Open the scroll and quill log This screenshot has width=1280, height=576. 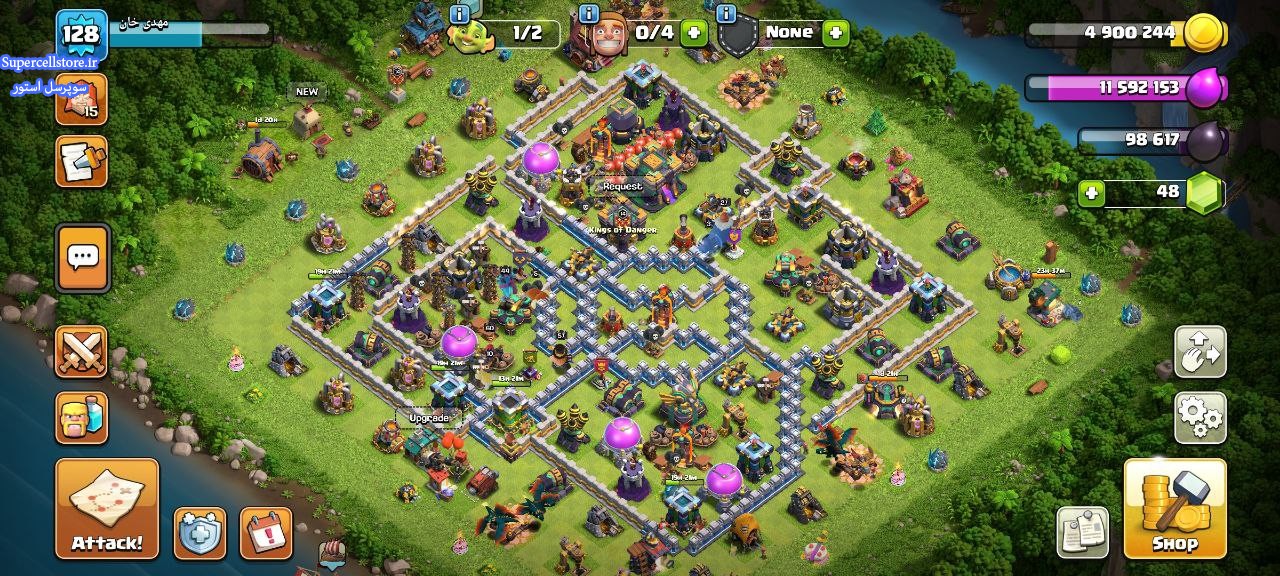coord(82,162)
